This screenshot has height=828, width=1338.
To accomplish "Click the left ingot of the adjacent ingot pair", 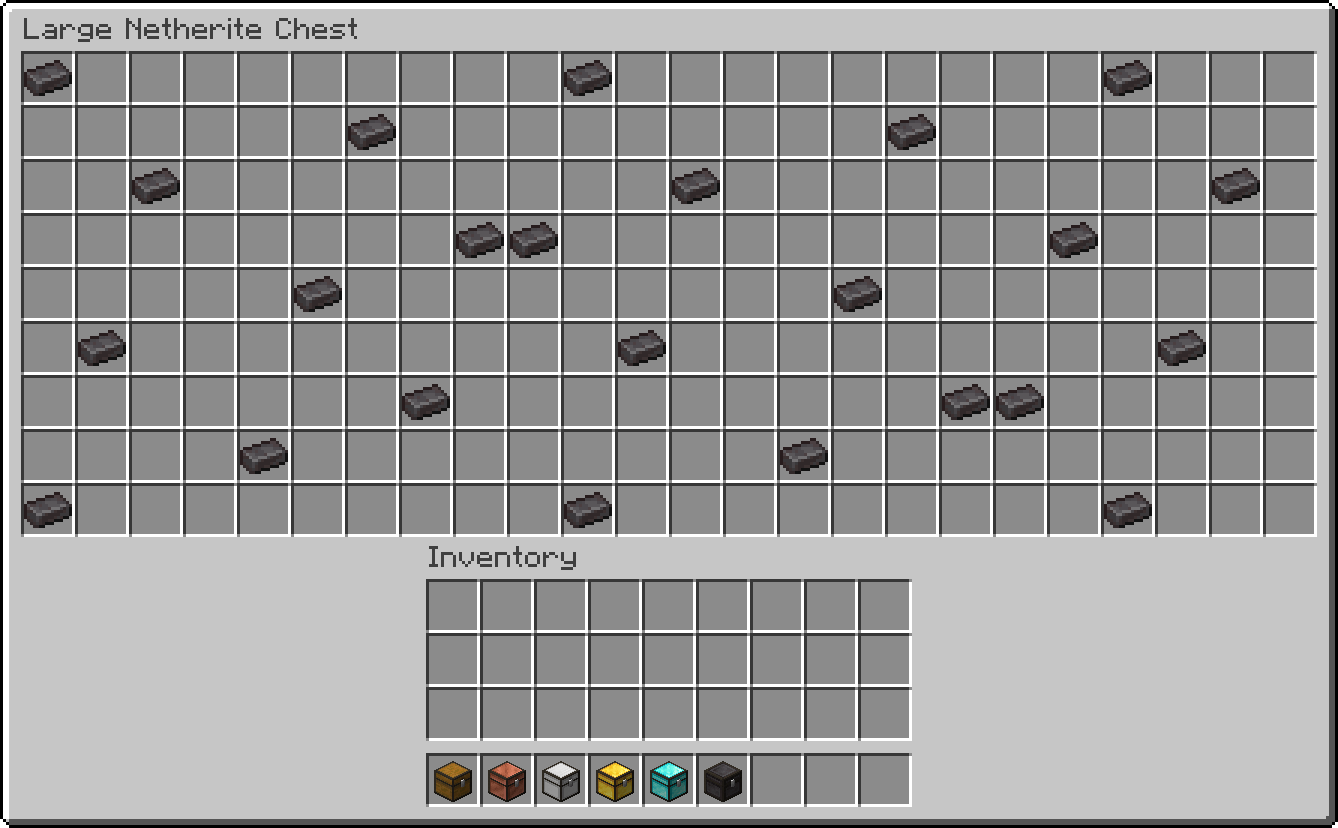I will [478, 238].
